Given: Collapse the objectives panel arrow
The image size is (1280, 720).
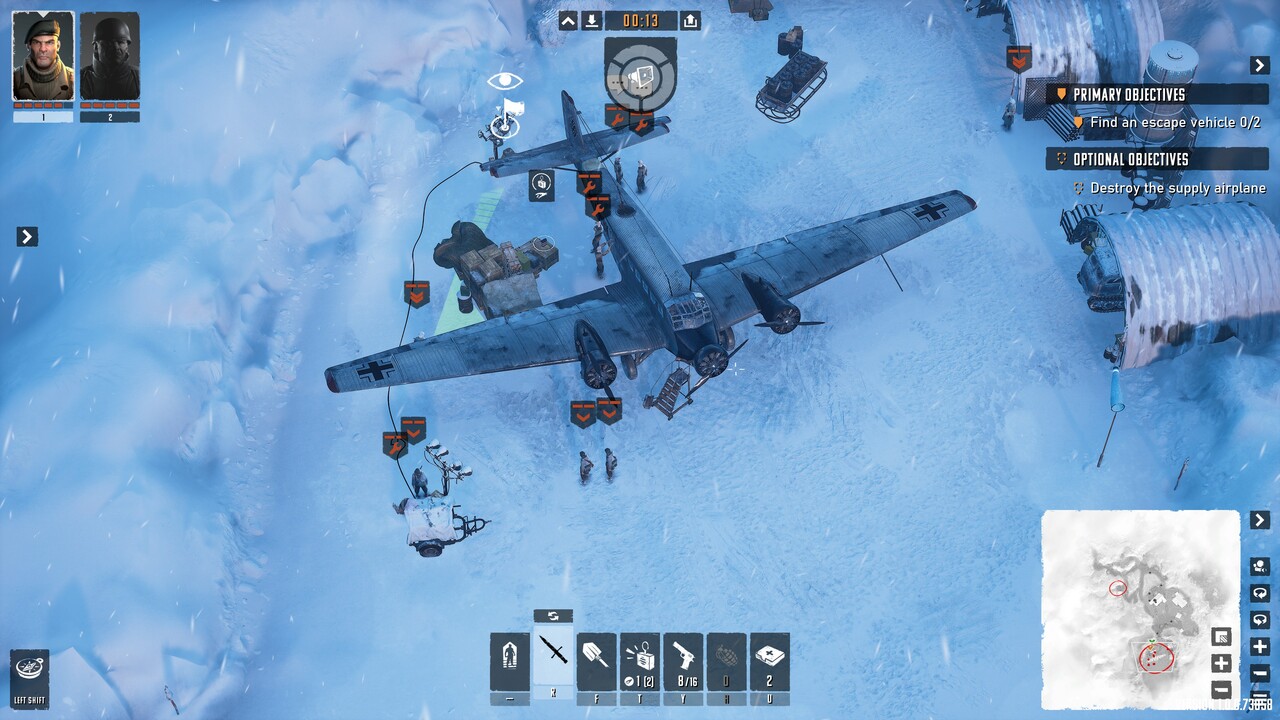Looking at the screenshot, I should tap(1260, 66).
